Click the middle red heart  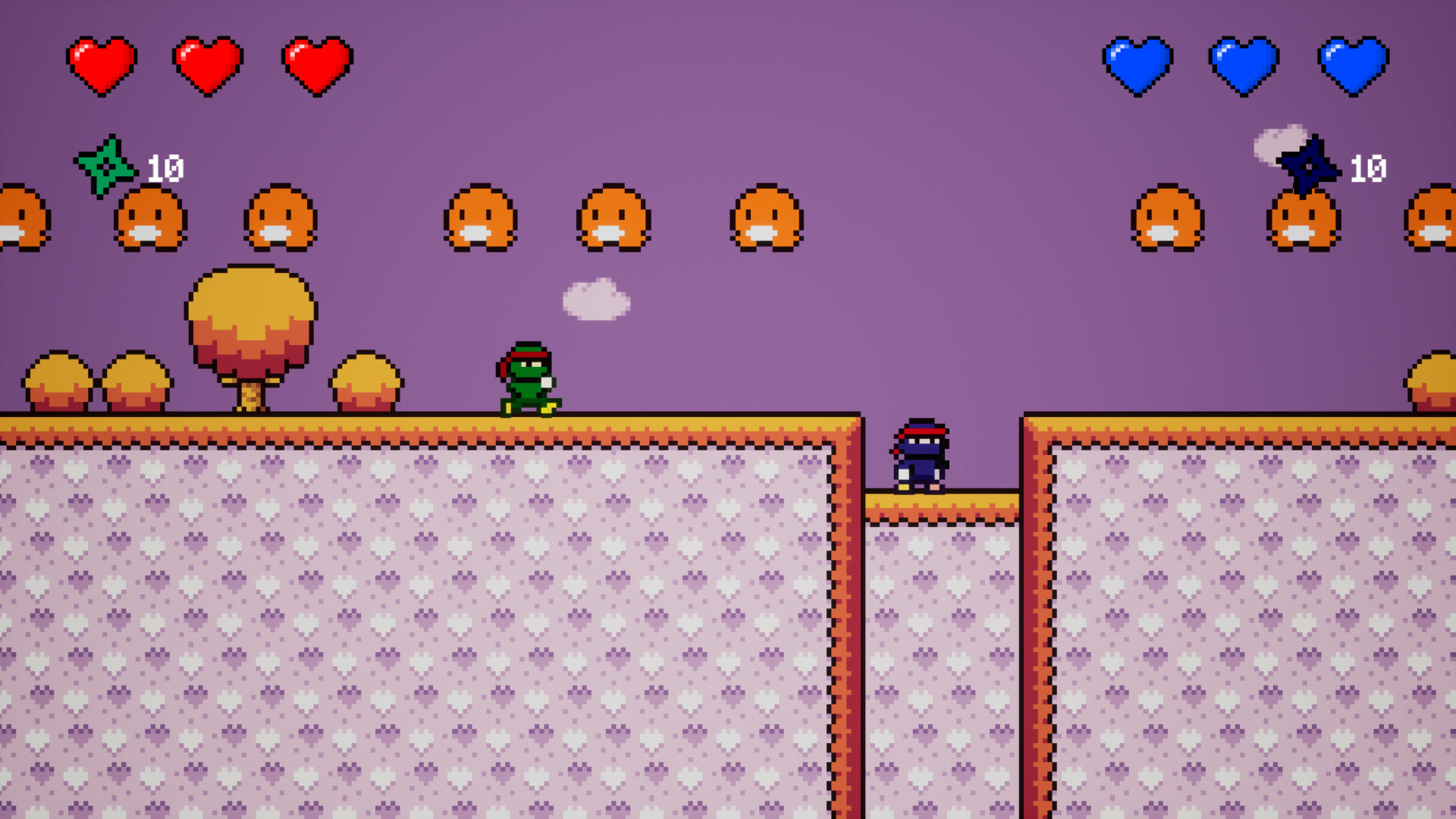click(209, 64)
